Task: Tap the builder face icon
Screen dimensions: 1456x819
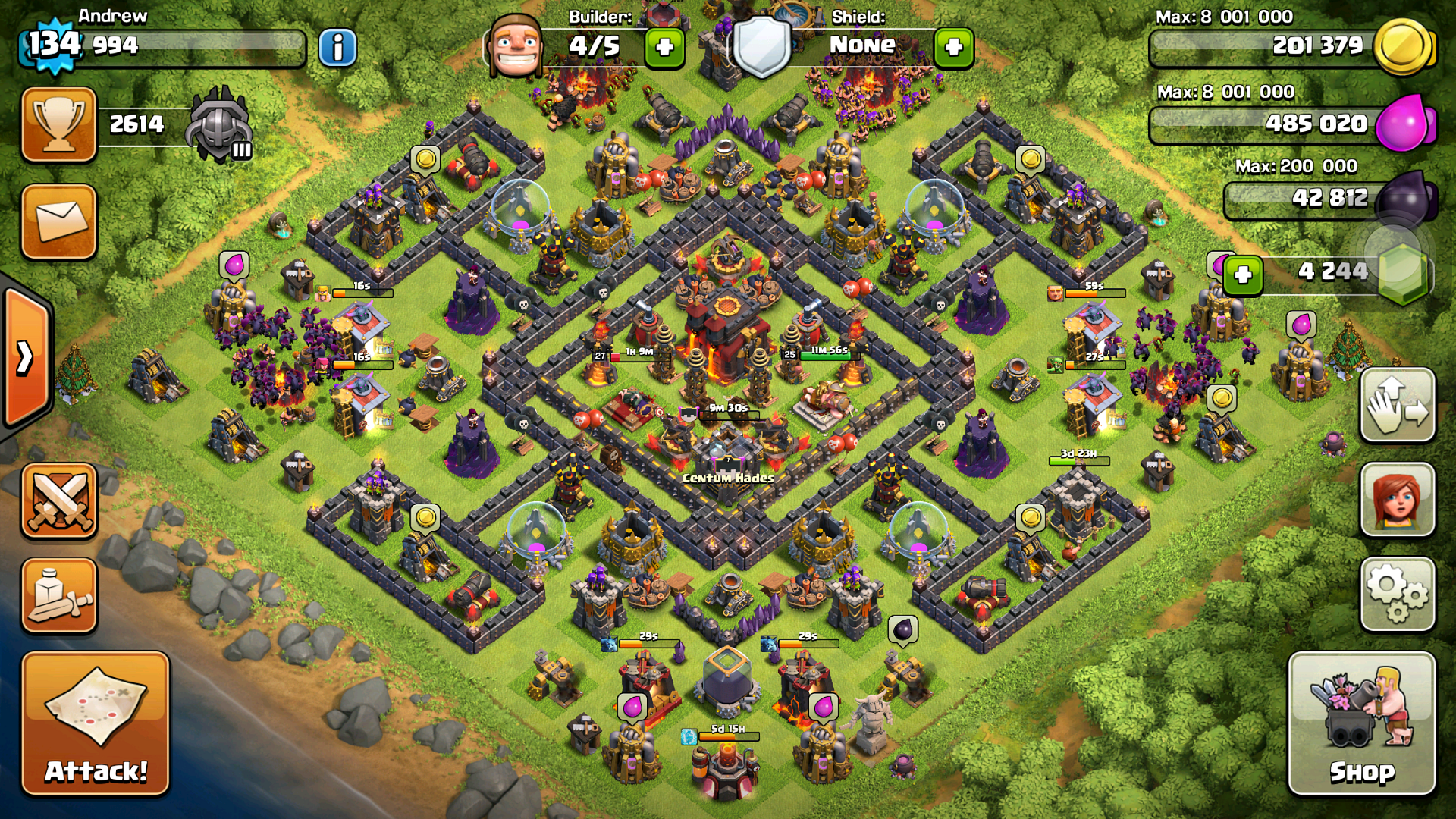Action: tap(516, 45)
